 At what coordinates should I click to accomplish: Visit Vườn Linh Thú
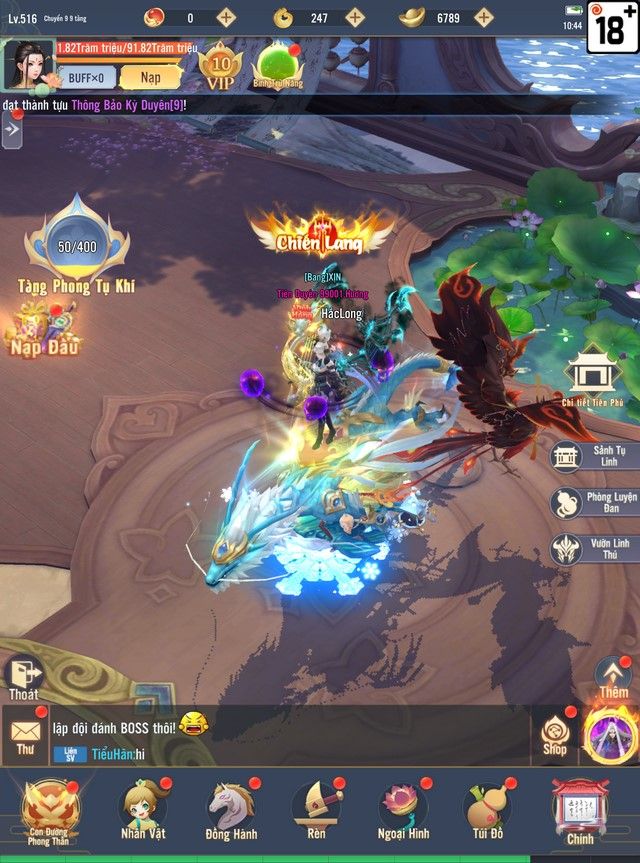click(595, 548)
